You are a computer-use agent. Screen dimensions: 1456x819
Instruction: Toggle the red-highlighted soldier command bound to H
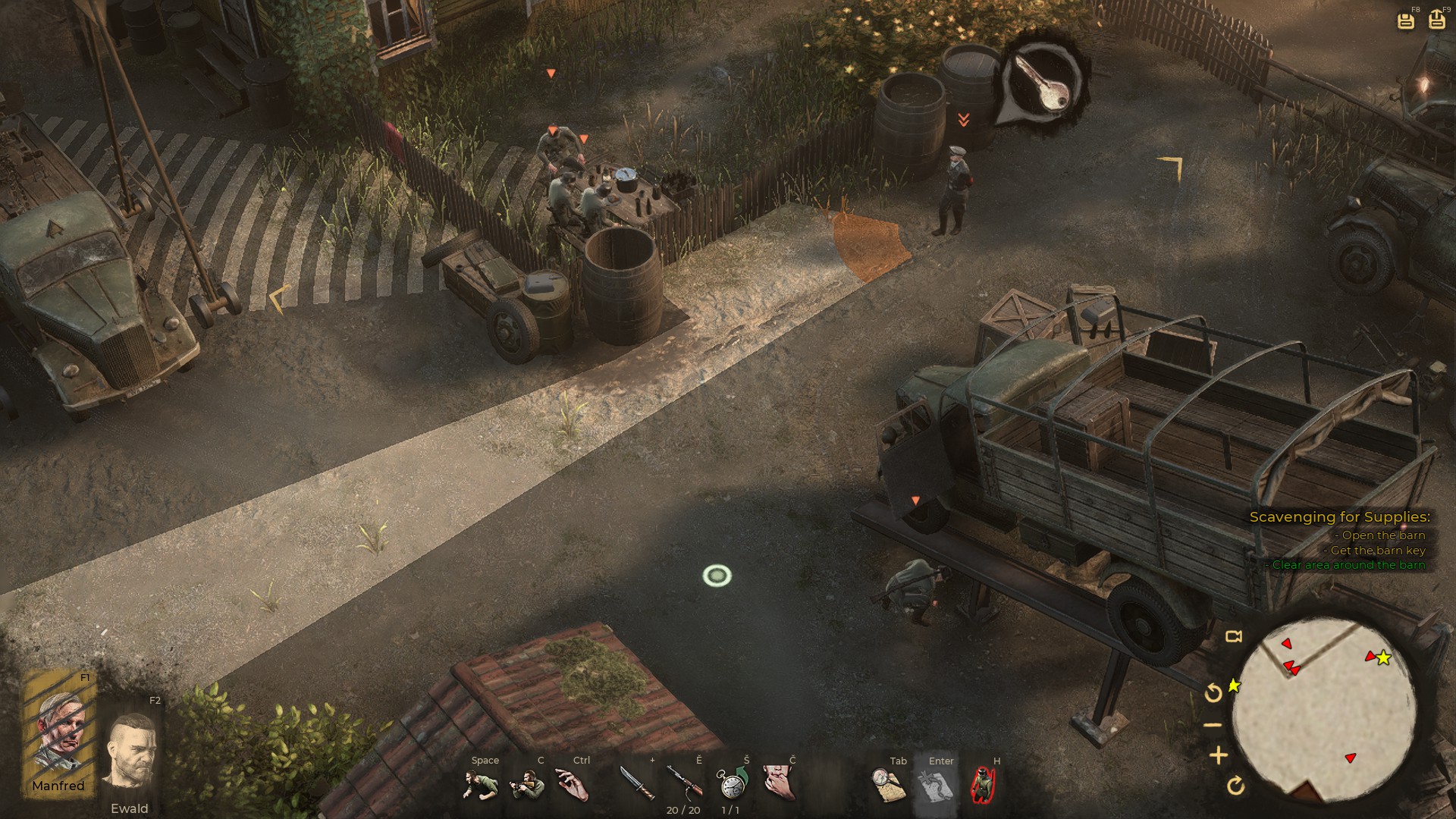[x=984, y=785]
